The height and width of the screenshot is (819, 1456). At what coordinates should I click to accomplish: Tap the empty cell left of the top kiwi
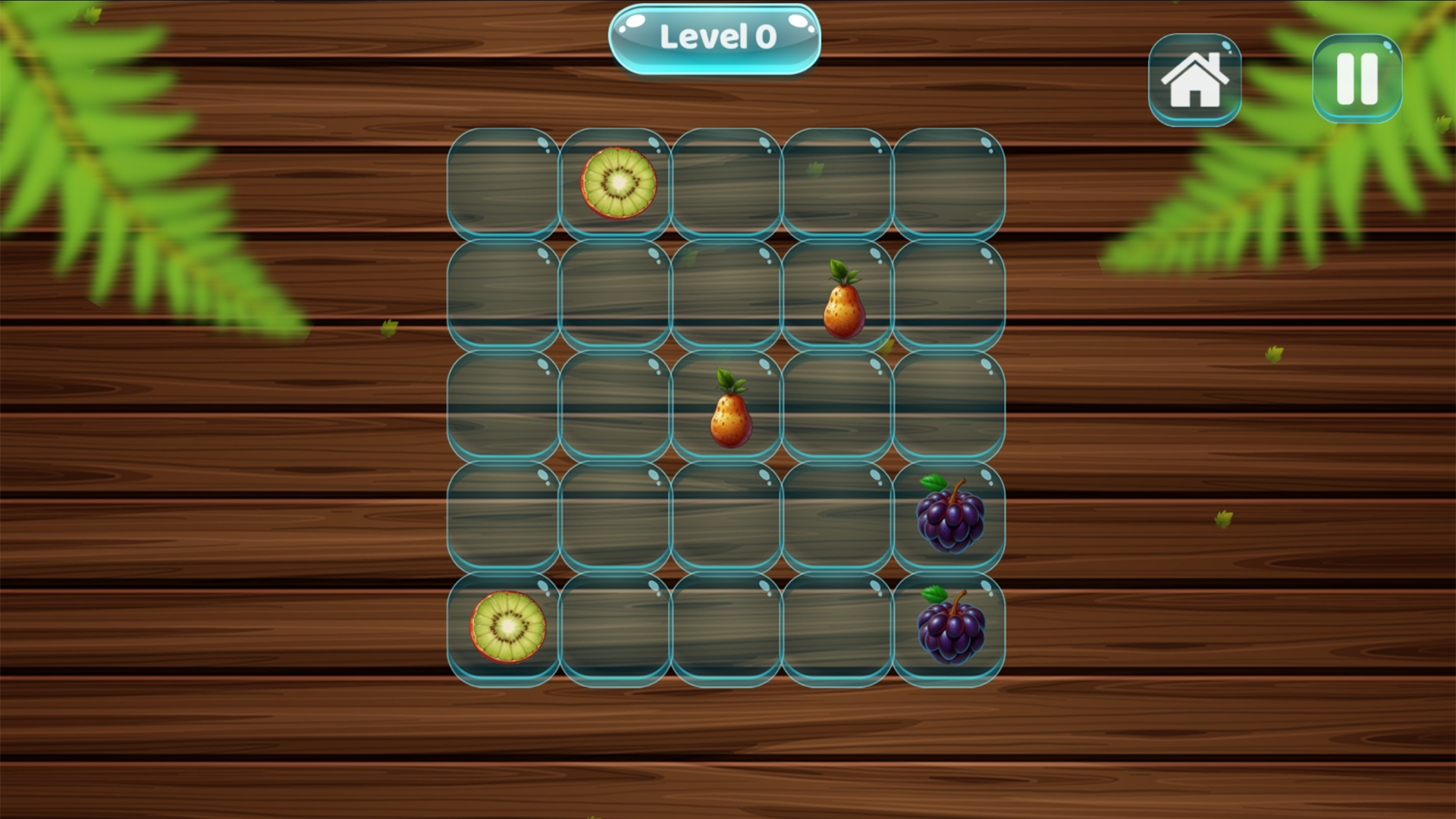tap(503, 182)
